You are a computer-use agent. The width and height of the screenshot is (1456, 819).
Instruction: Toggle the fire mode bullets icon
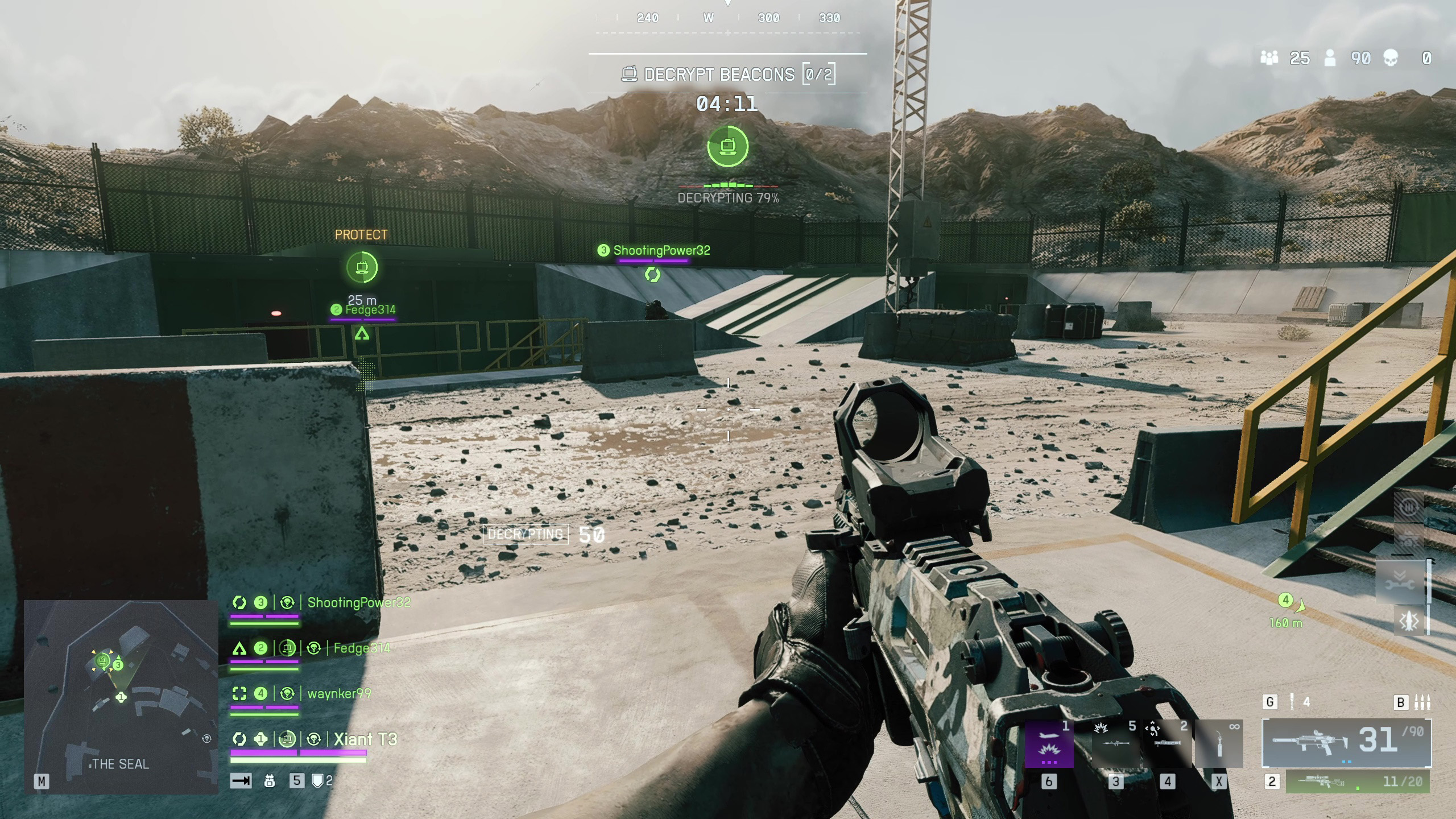click(x=1422, y=702)
